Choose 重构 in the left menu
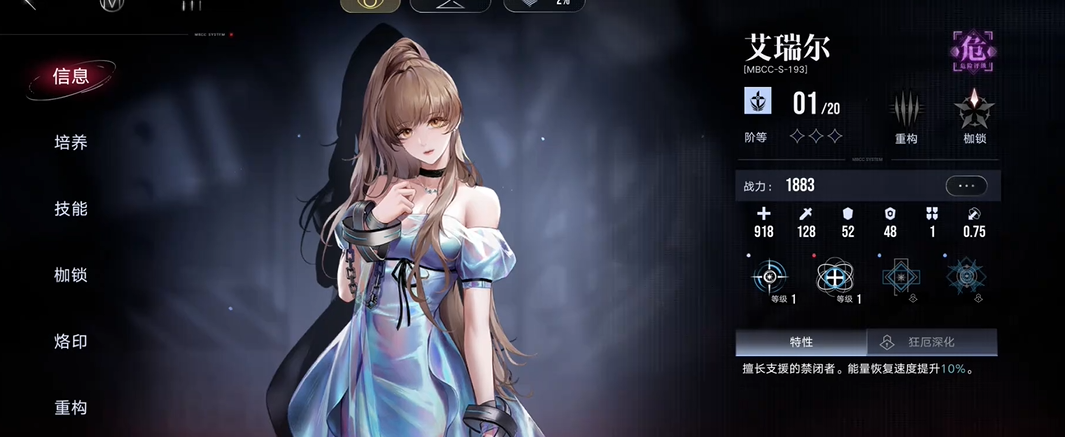 coord(71,407)
